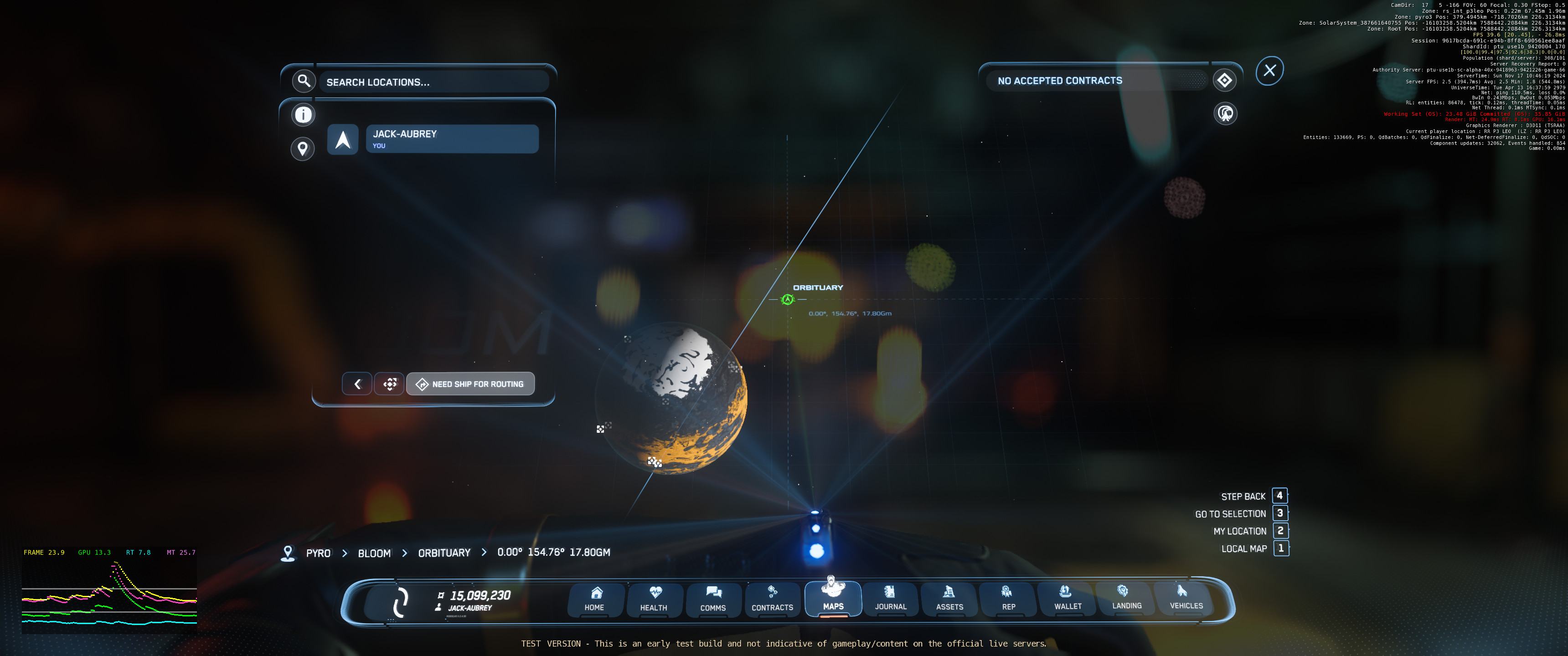
Task: Open the Wallet tab
Action: click(1068, 598)
